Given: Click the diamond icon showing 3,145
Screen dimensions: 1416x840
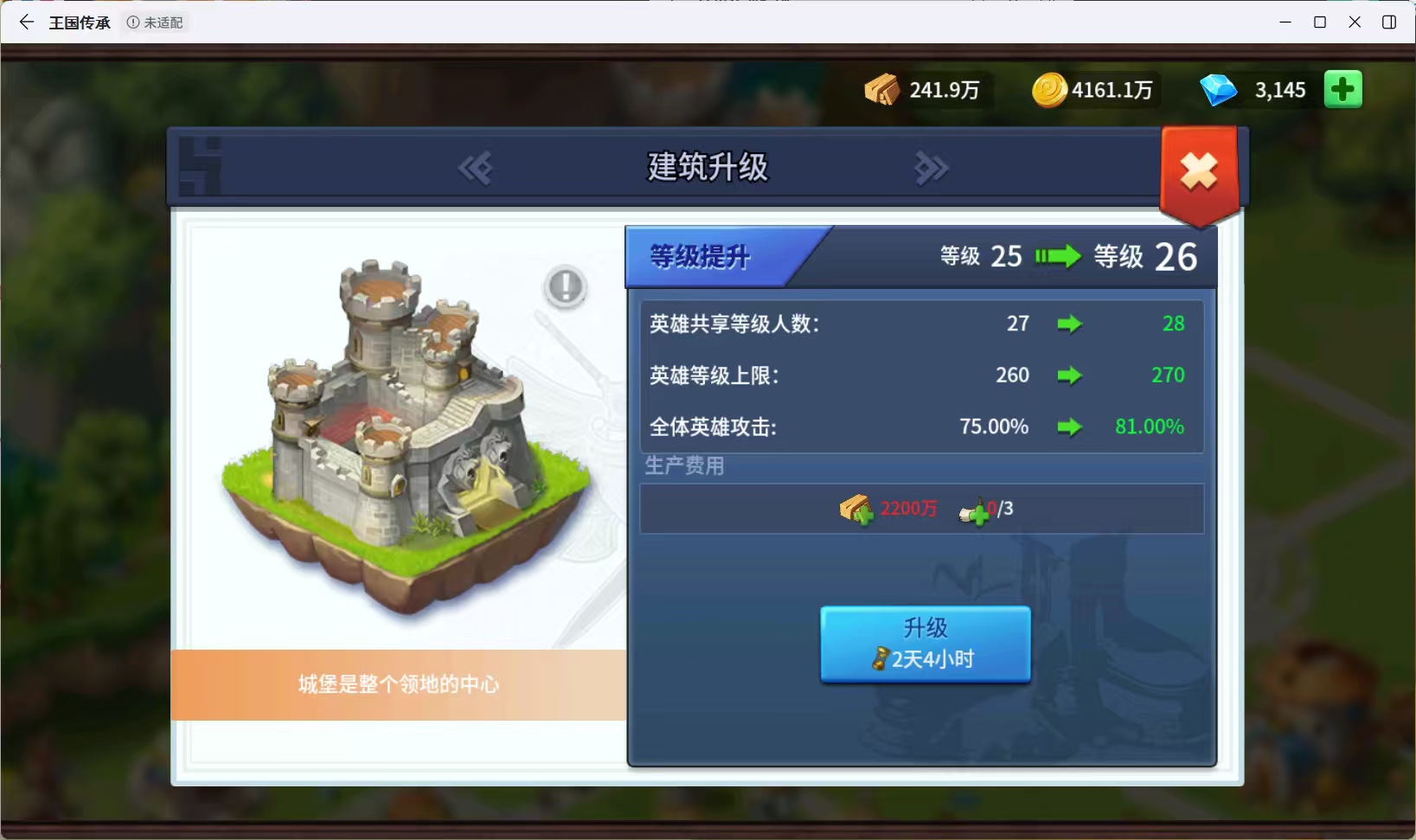Looking at the screenshot, I should point(1221,89).
